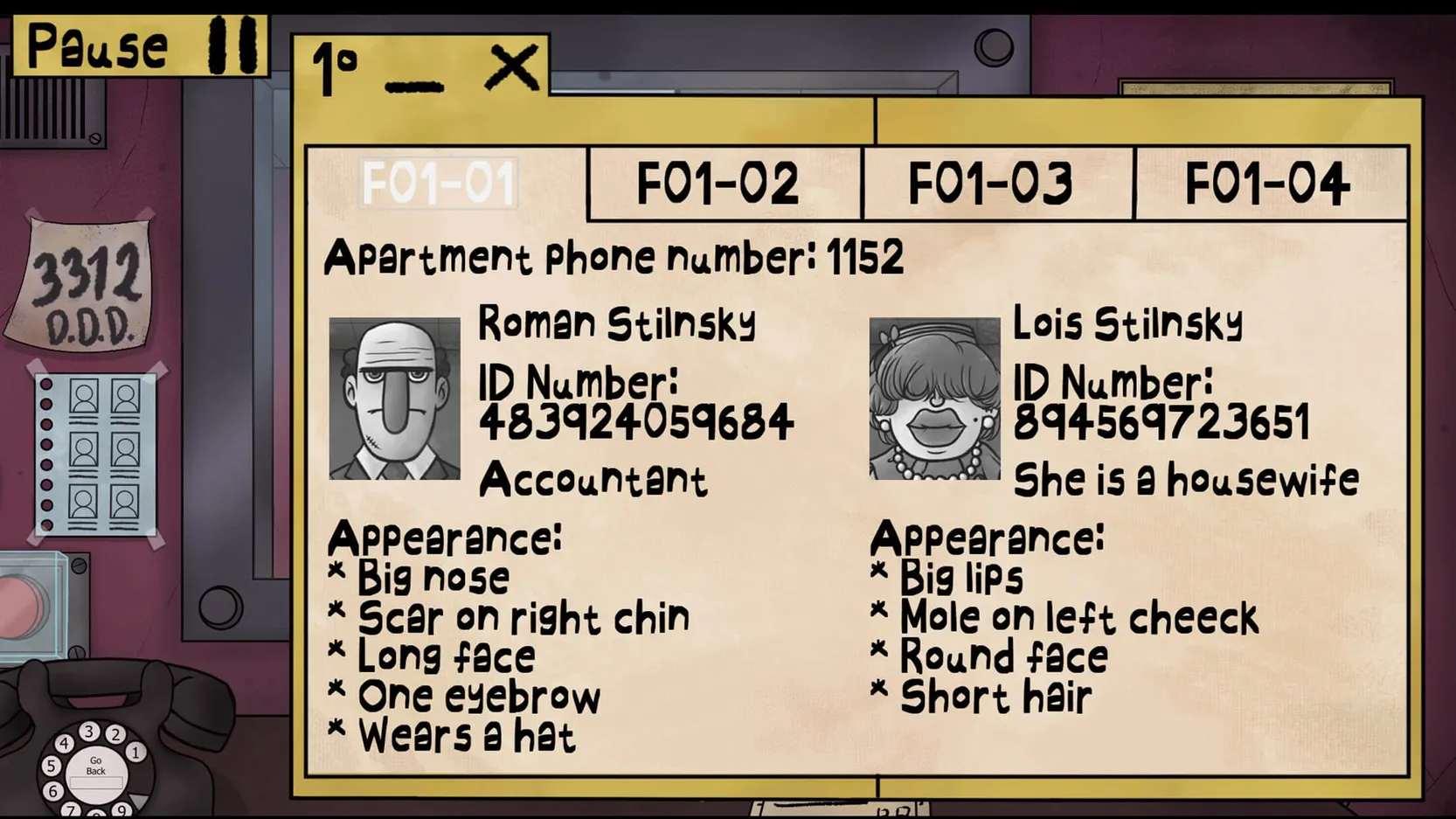Viewport: 1456px width, 819px height.
Task: Dial number 3 on the rotary phone
Action: [90, 731]
